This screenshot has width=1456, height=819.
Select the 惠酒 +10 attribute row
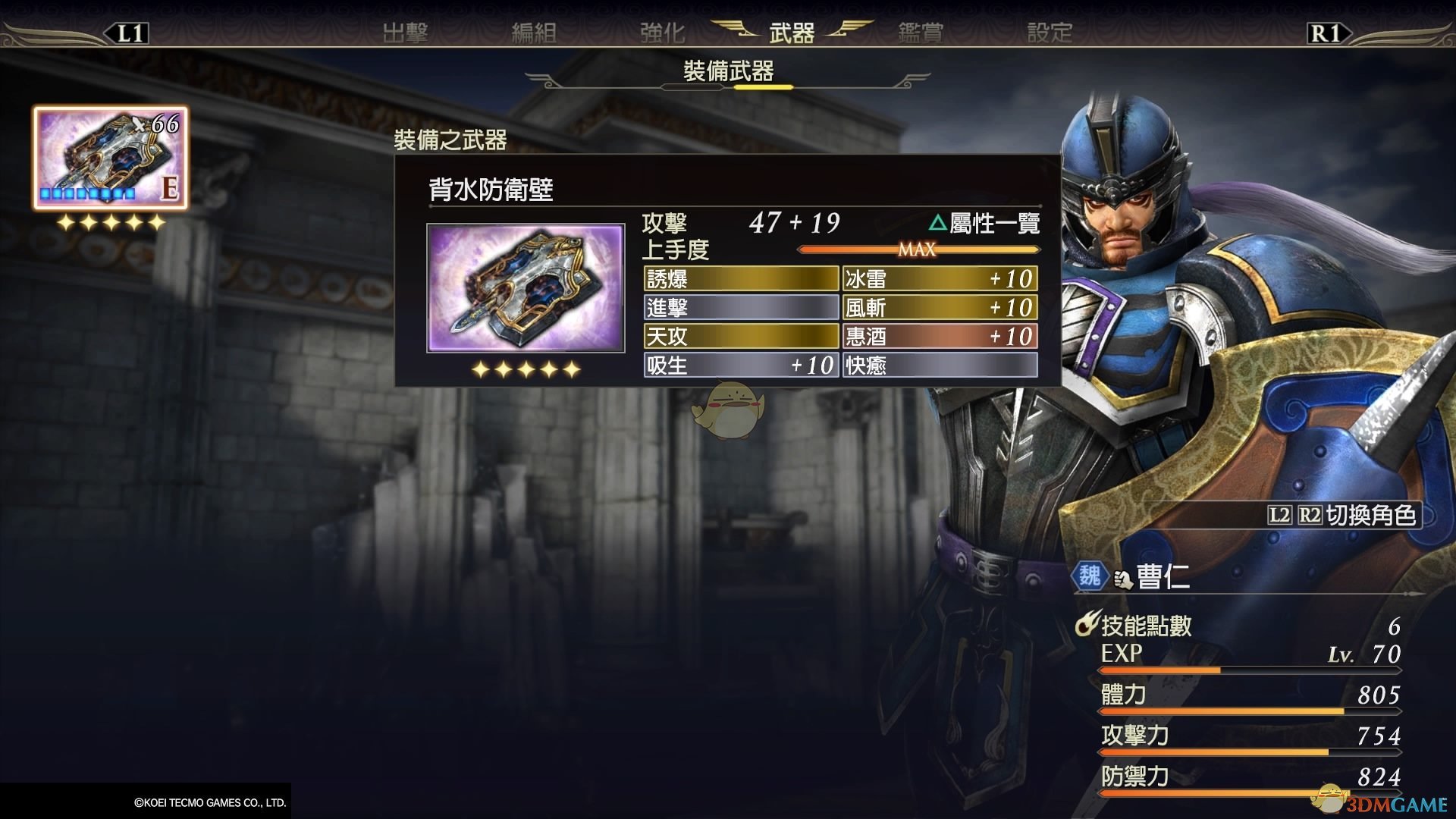pos(940,336)
